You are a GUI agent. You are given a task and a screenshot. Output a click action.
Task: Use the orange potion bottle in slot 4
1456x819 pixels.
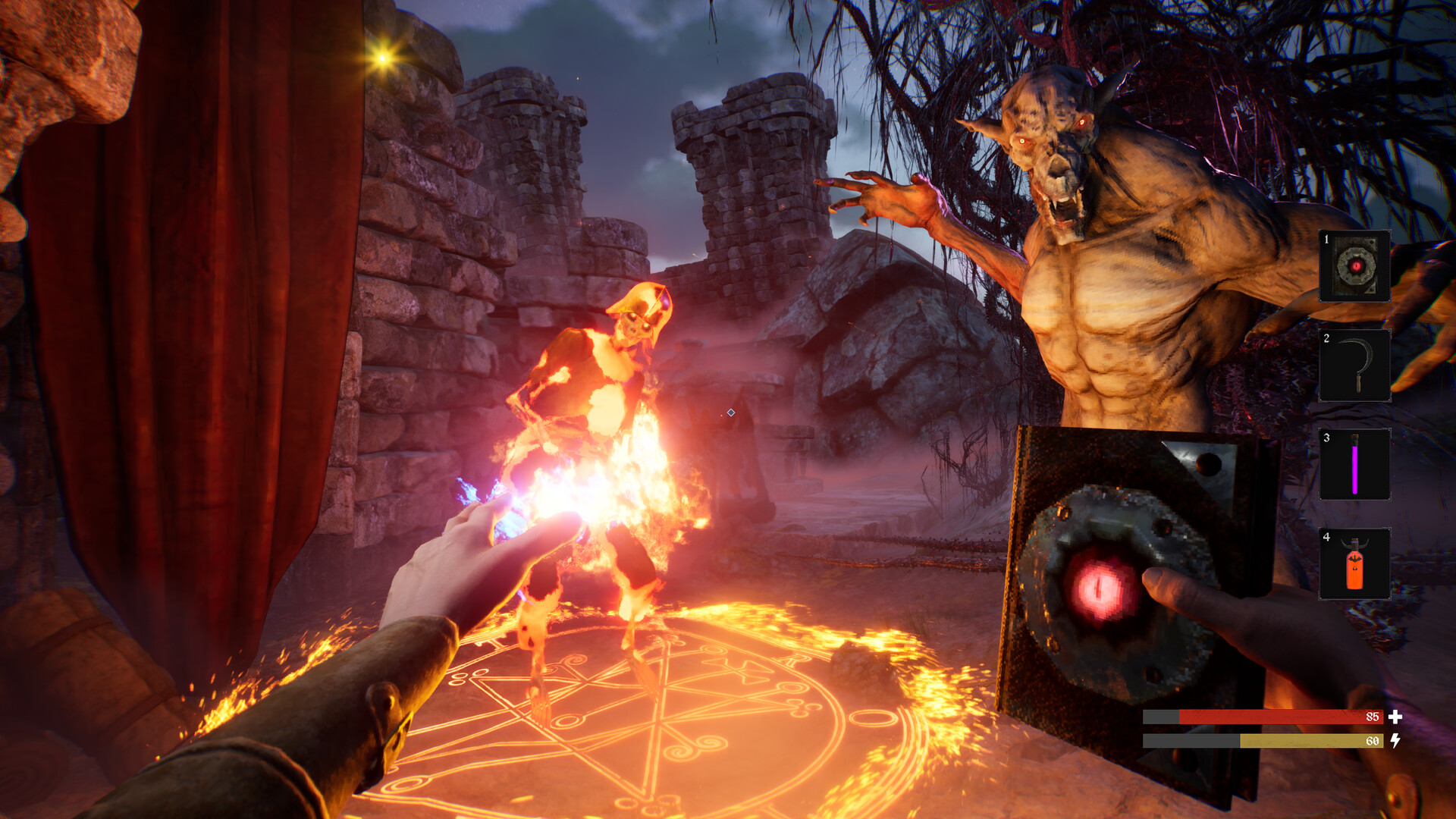coord(1354,564)
